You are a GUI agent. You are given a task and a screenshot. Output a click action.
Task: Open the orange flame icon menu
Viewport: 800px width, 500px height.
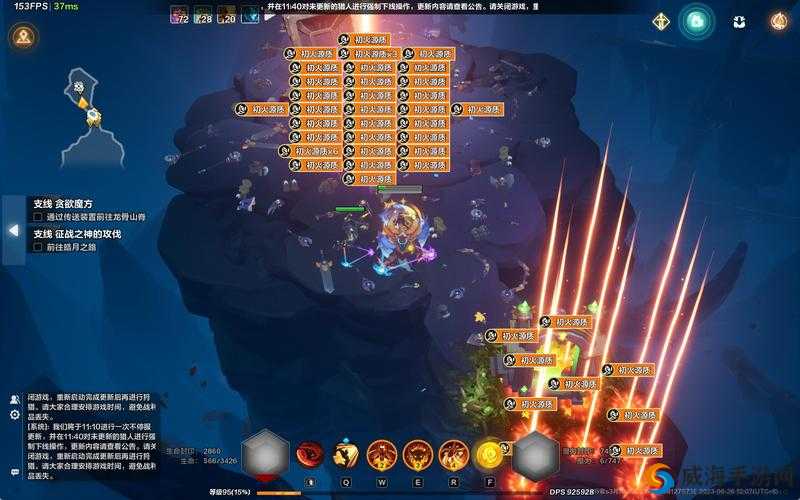tap(779, 21)
